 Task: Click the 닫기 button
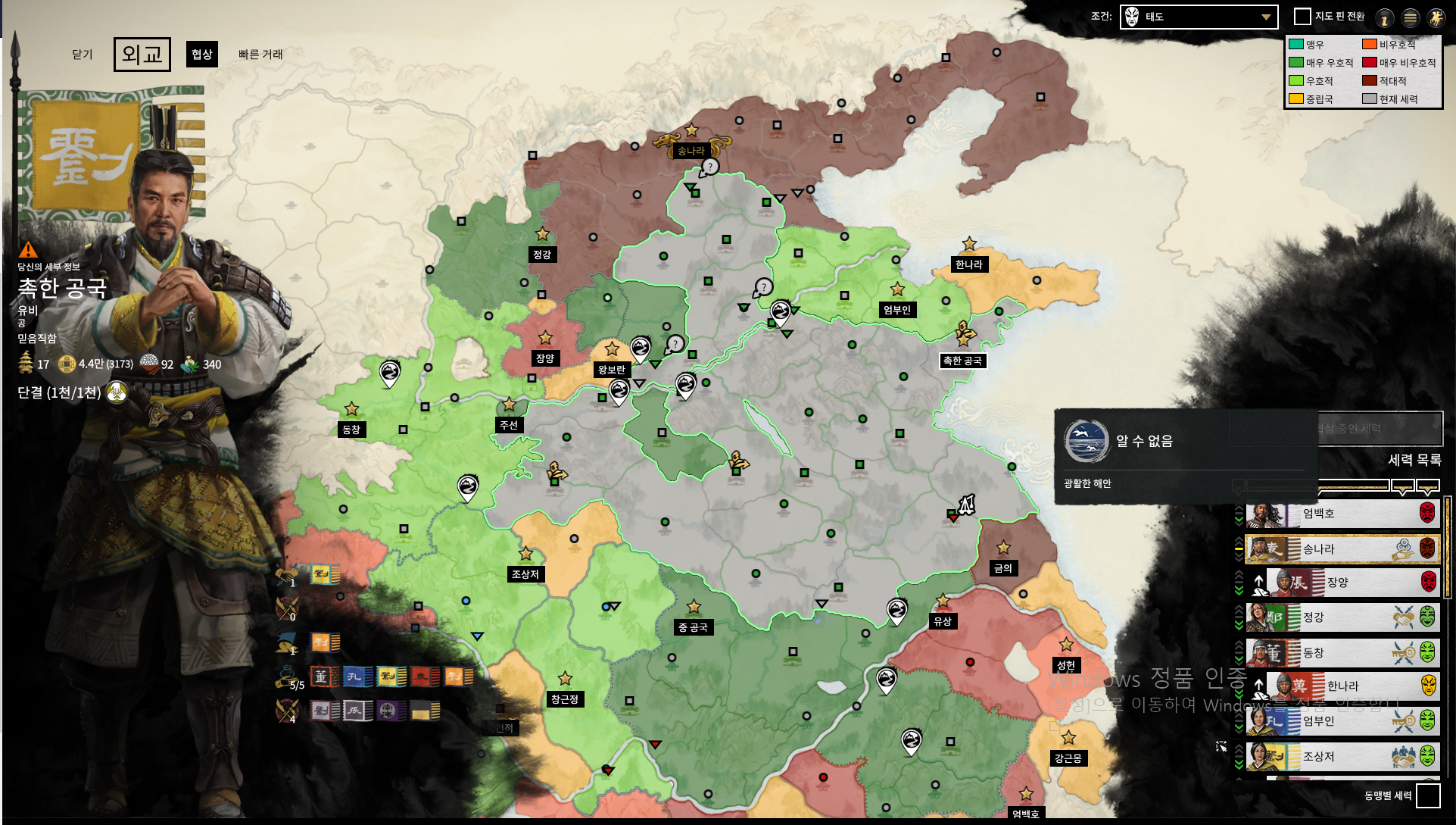click(x=83, y=54)
